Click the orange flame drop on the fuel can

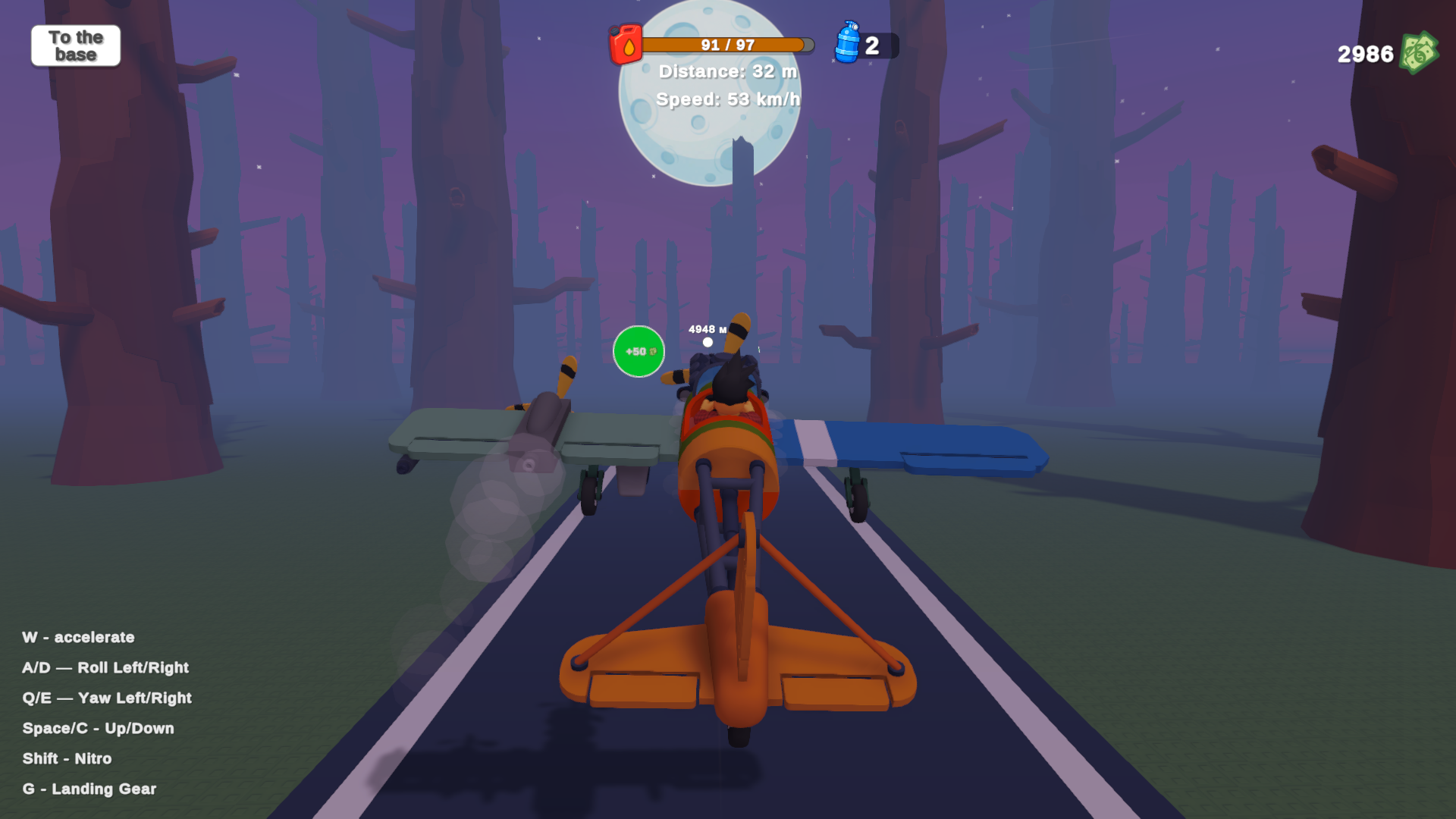click(x=629, y=47)
